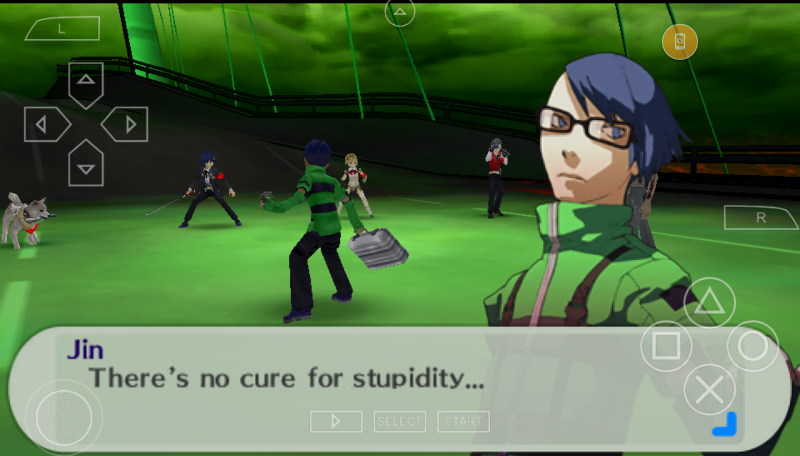
Task: Tap the L shoulder button
Action: (x=61, y=29)
